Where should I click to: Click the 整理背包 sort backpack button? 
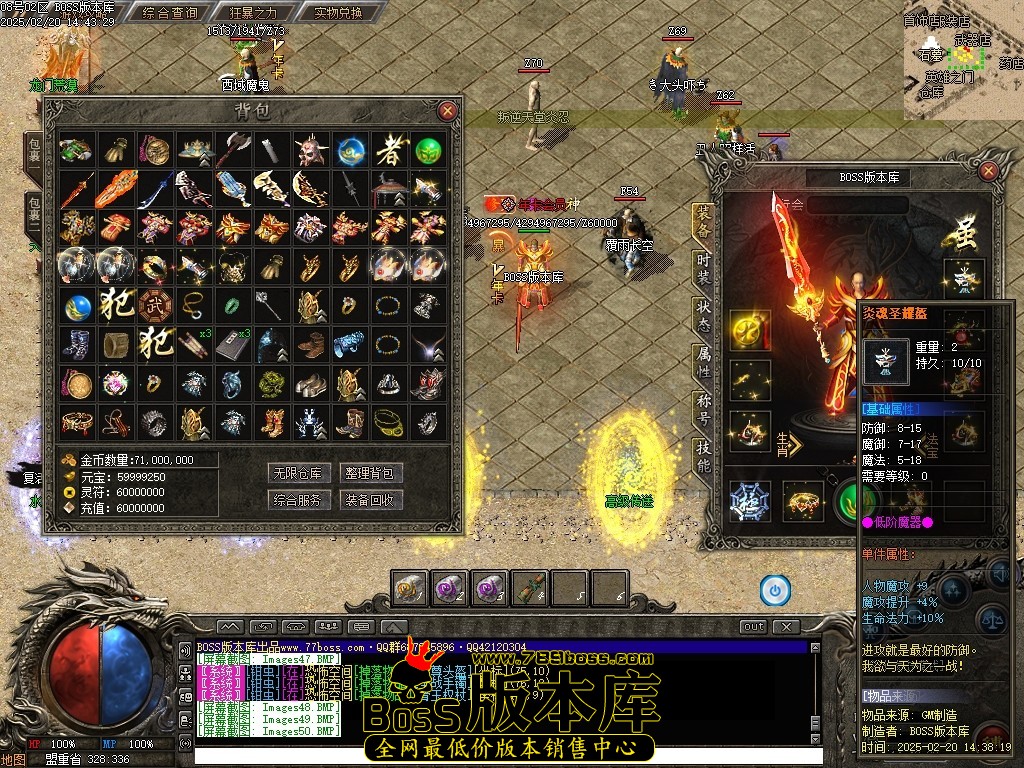tap(371, 473)
